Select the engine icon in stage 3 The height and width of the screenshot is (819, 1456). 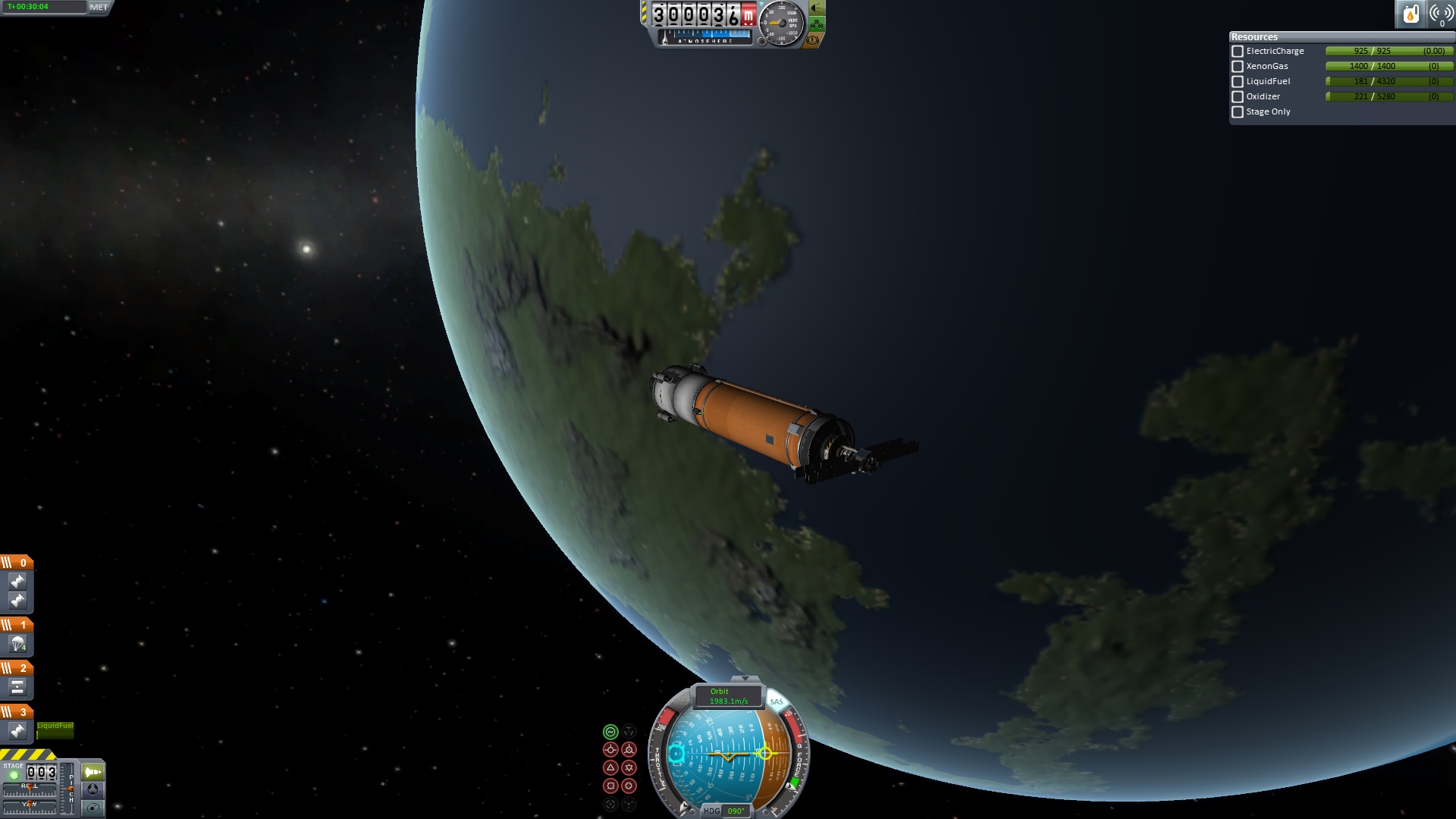[17, 731]
